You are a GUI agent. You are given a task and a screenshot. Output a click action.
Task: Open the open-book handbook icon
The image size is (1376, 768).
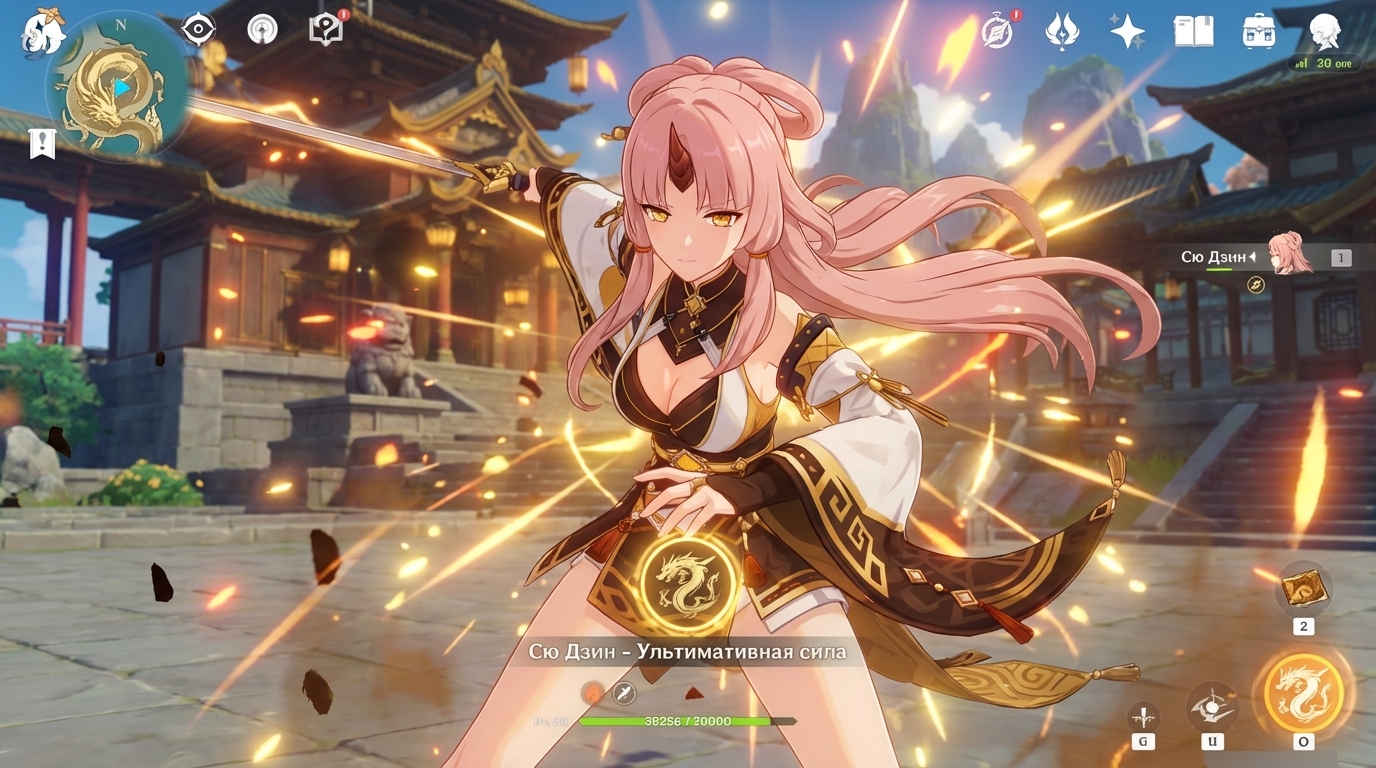click(1193, 31)
